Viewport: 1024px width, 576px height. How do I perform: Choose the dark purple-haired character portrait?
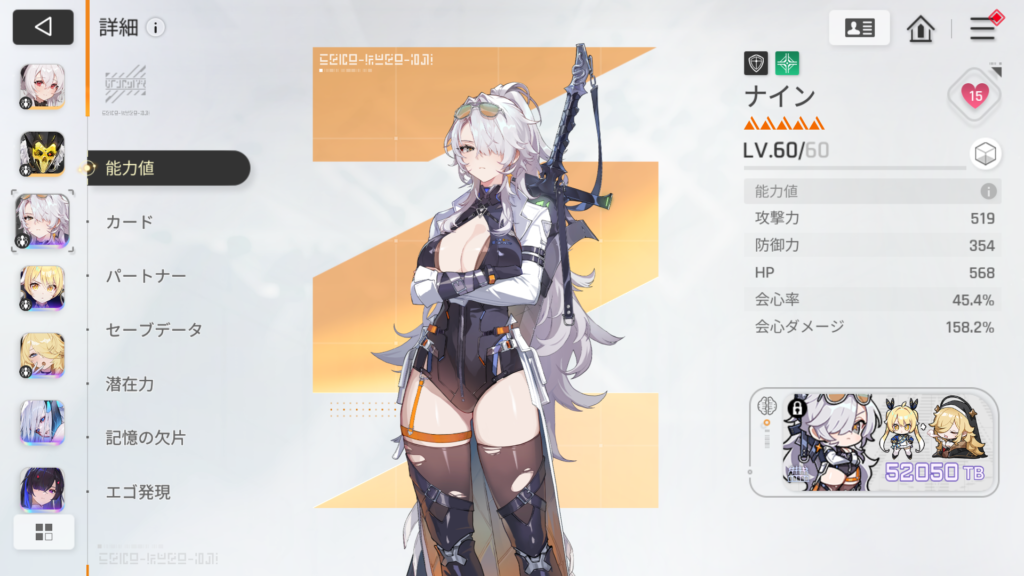coord(42,489)
